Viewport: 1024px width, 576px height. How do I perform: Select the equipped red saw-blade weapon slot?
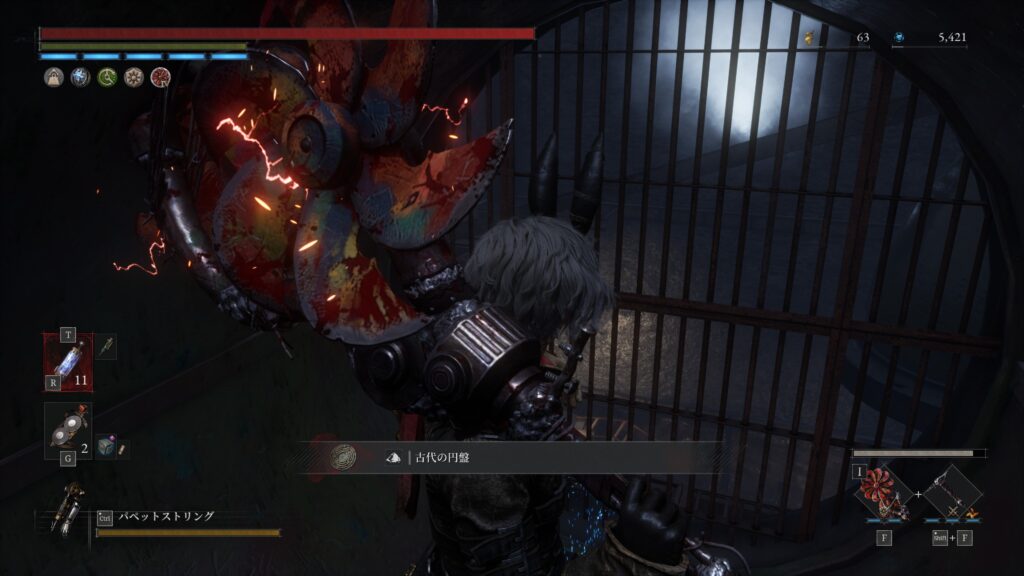884,493
